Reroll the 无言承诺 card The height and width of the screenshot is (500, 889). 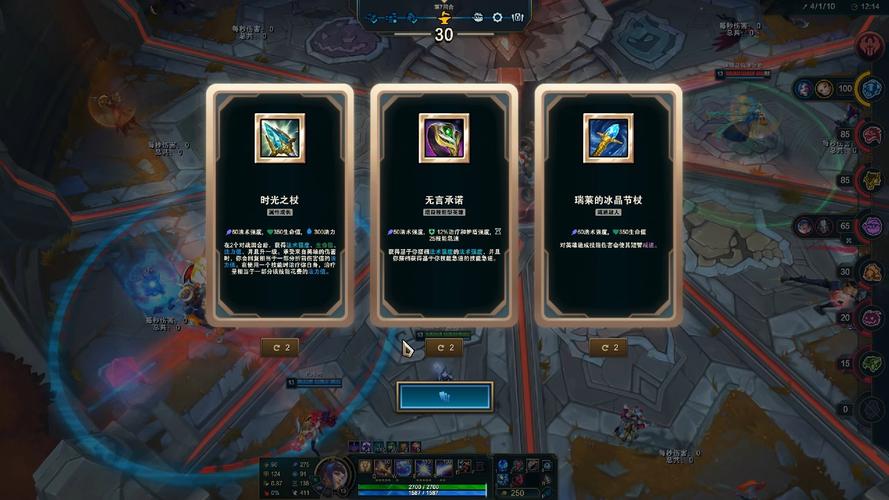[x=444, y=347]
